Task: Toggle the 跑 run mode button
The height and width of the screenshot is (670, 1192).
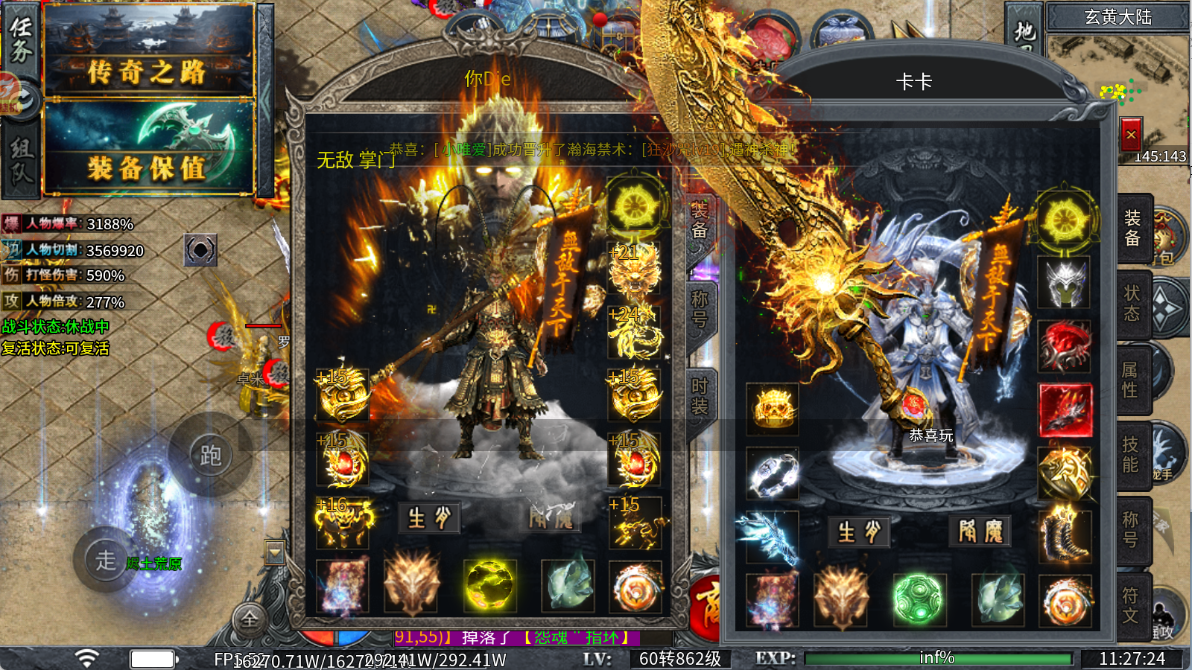Action: (209, 456)
